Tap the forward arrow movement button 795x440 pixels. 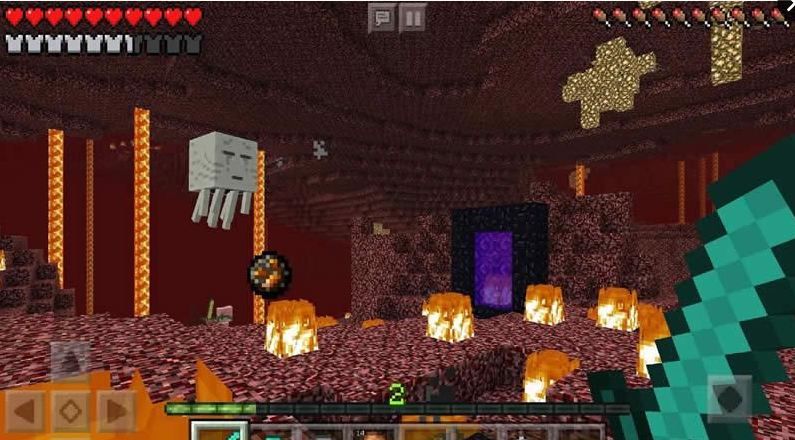[70, 362]
